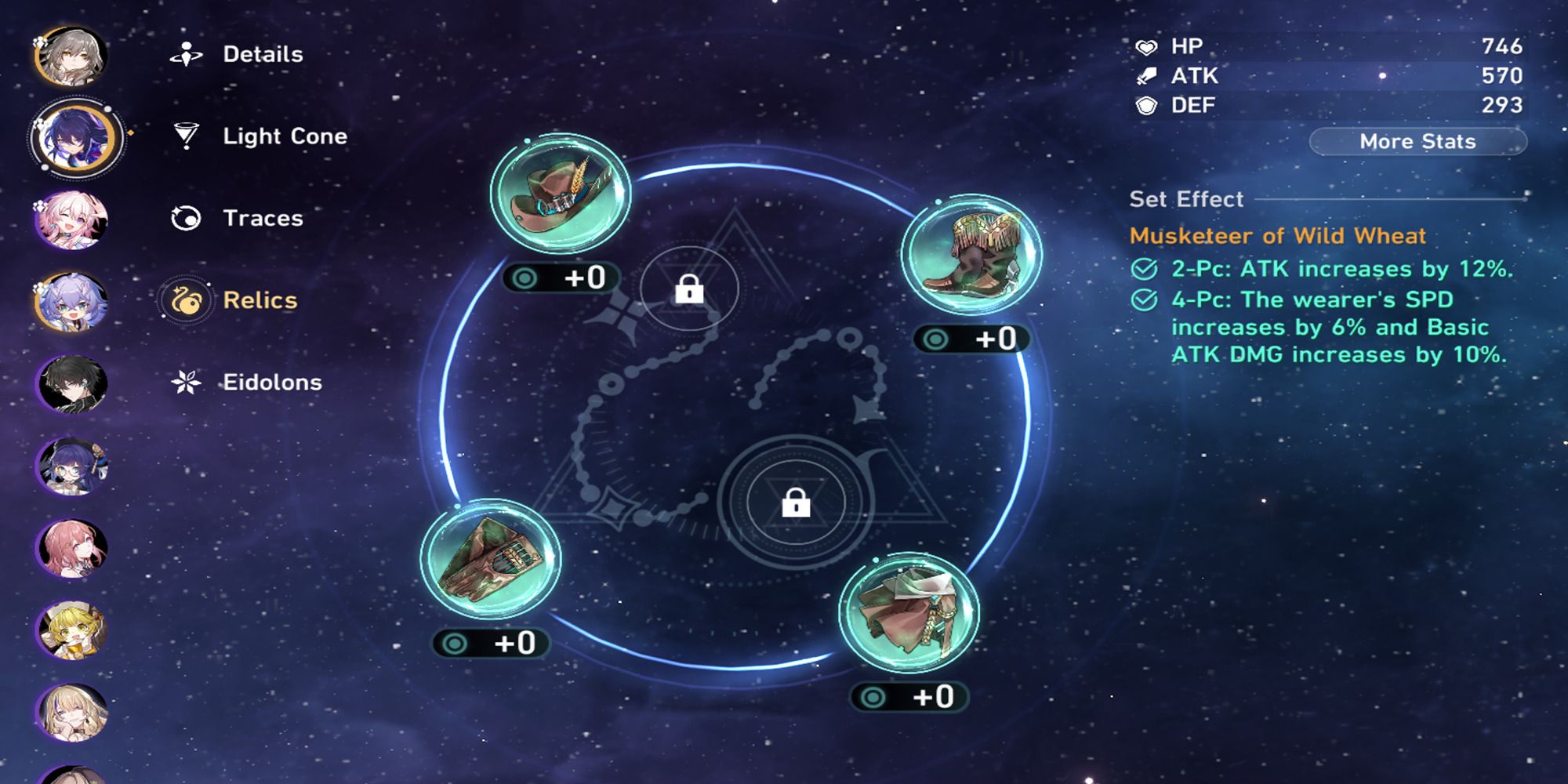This screenshot has height=784, width=1568.
Task: Select the Musketeer wild wheat hat relic
Action: point(560,193)
